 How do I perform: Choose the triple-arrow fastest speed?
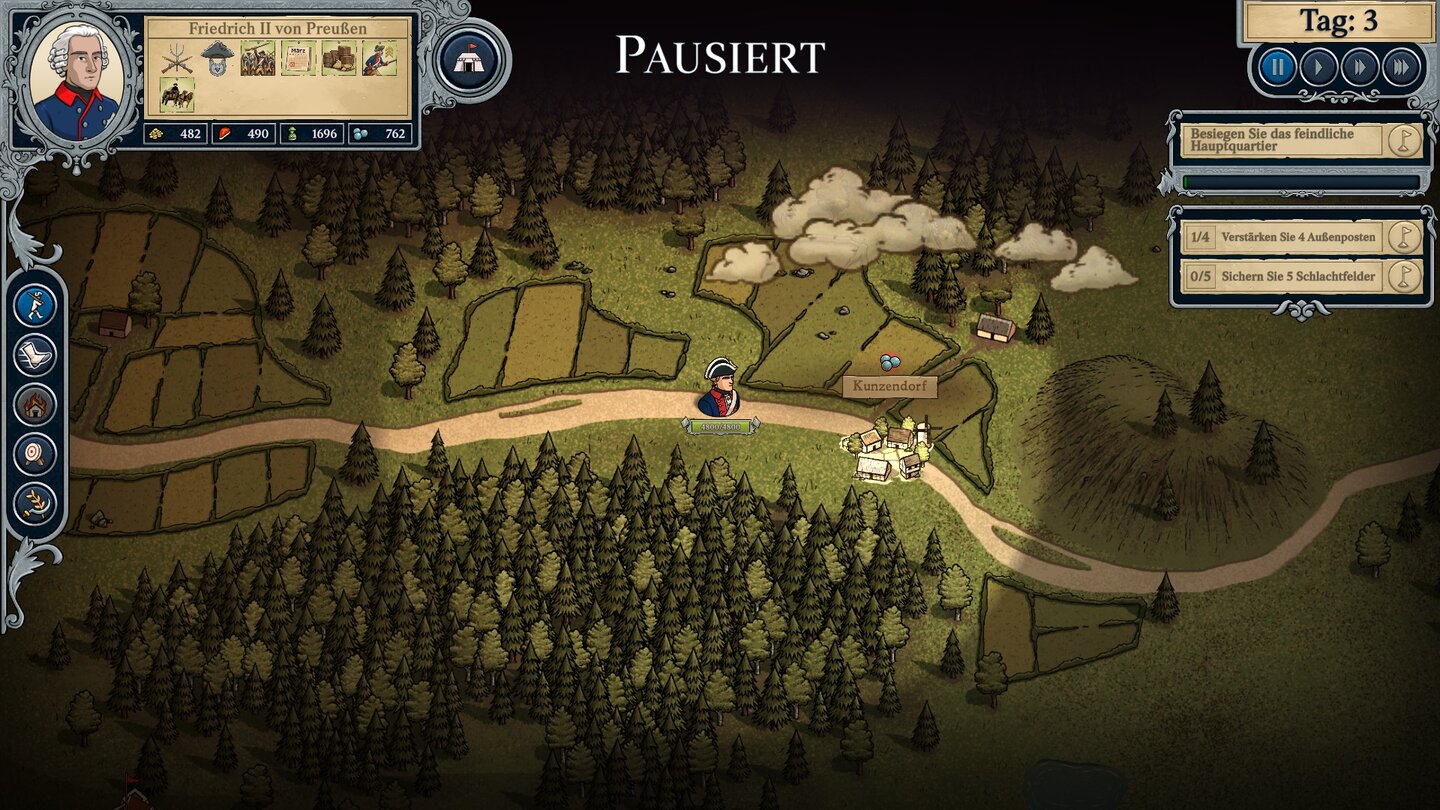tap(1401, 68)
